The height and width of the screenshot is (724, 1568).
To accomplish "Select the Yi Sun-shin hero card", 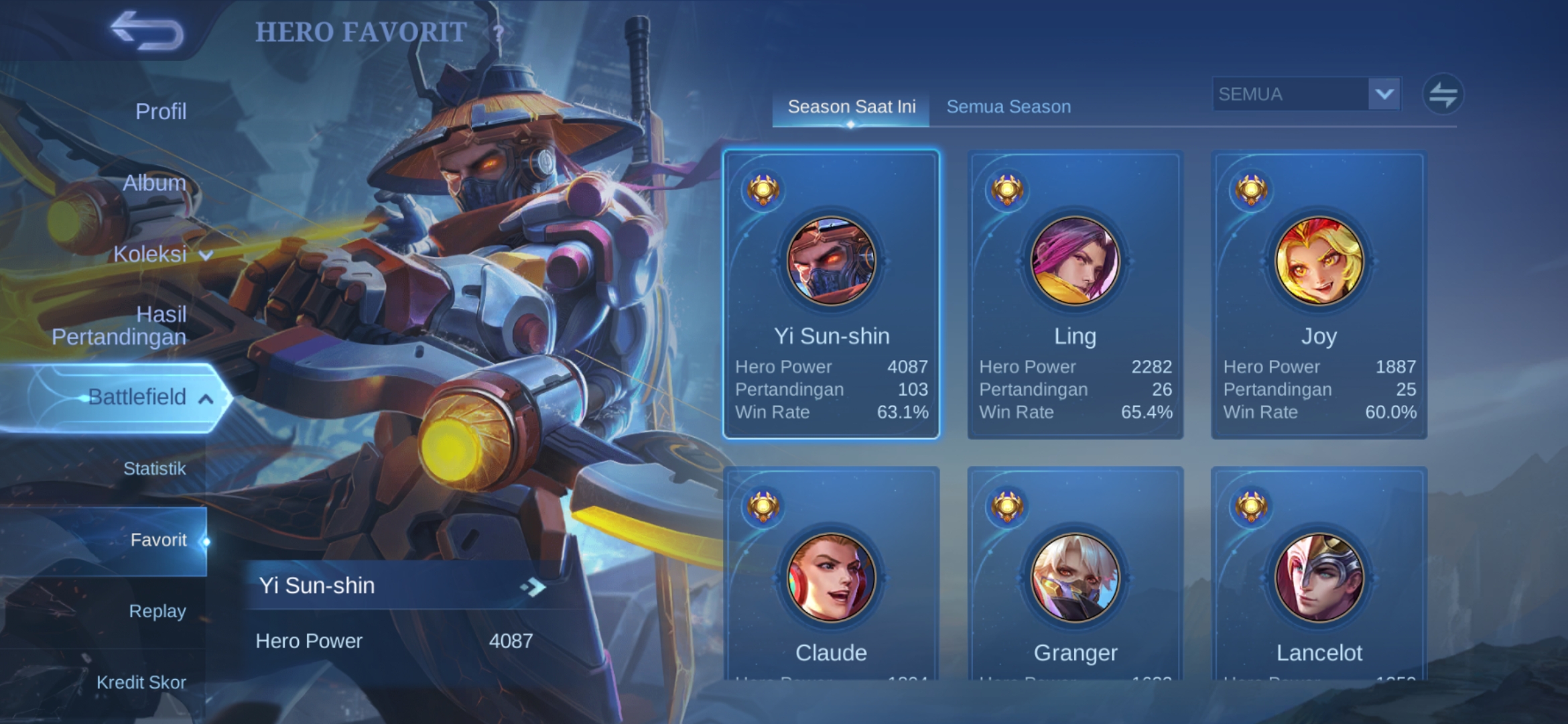I will [x=831, y=295].
